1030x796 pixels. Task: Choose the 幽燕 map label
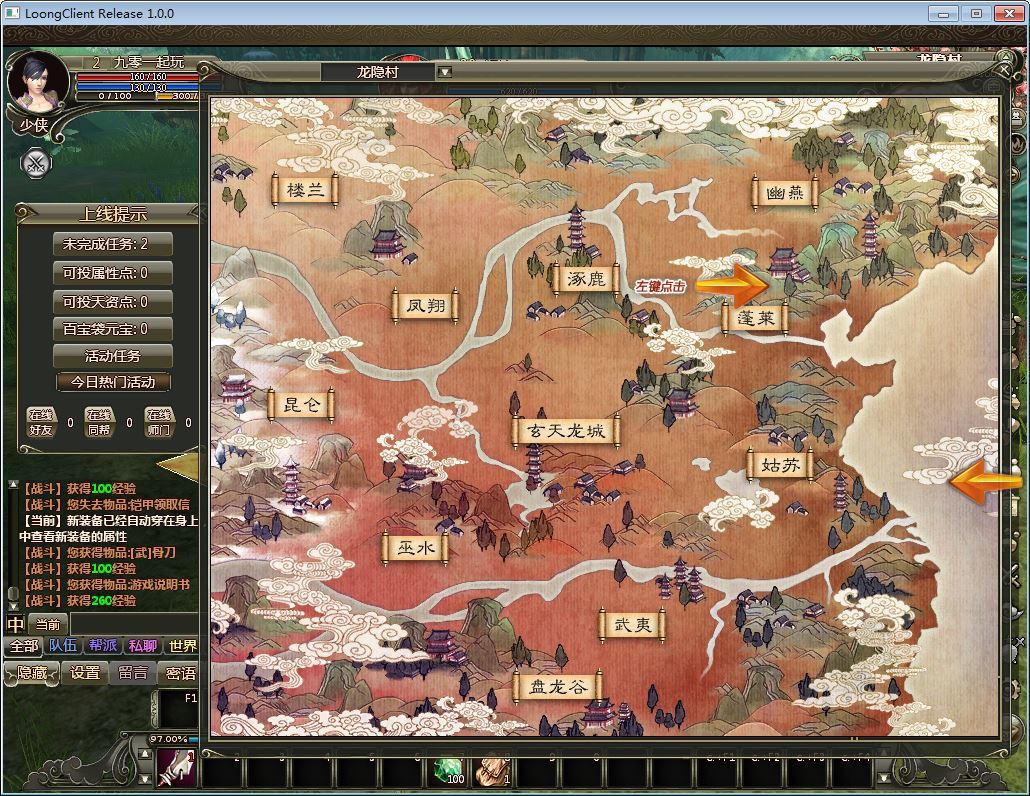(785, 193)
